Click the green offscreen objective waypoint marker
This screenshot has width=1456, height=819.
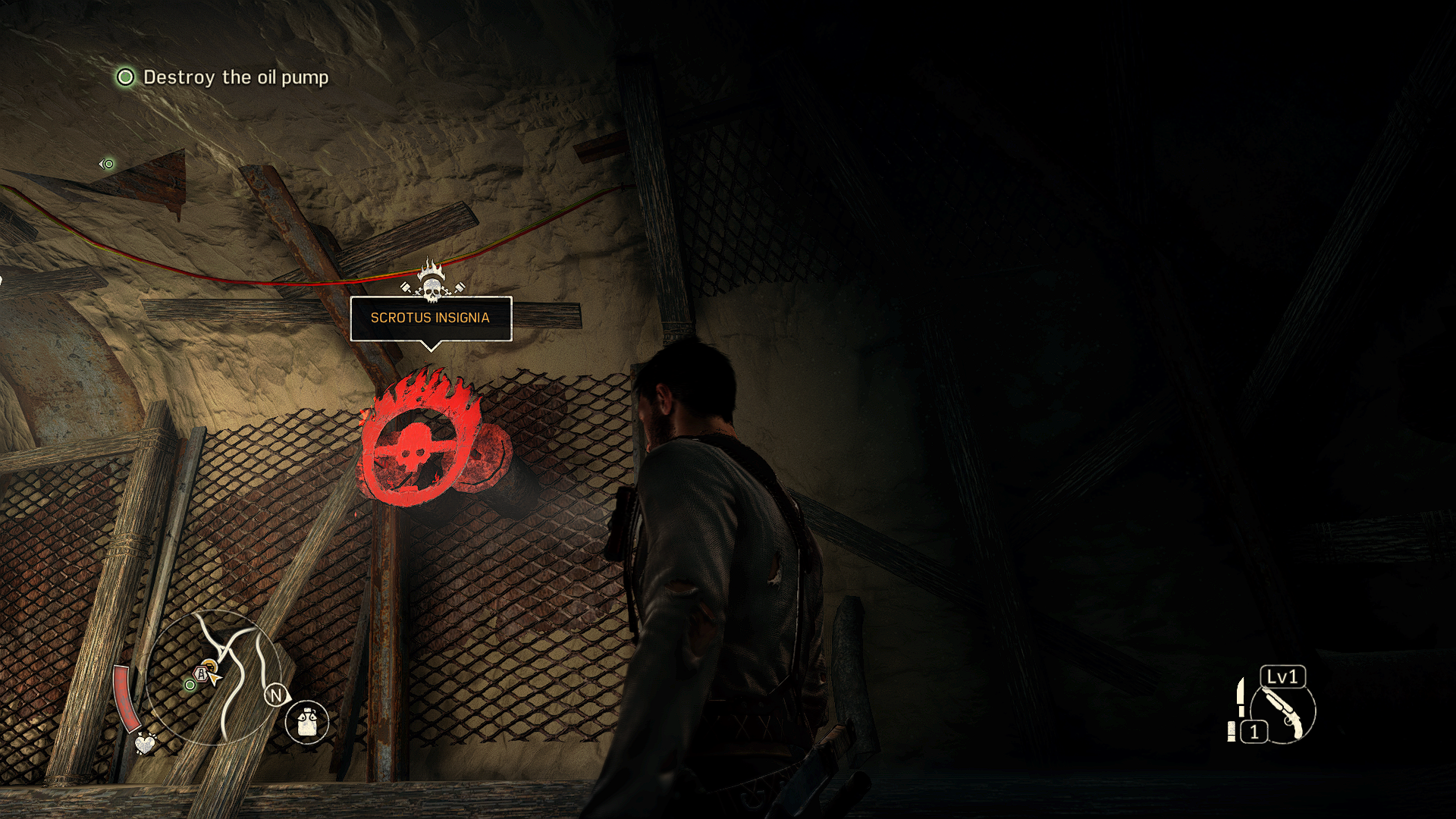pyautogui.click(x=108, y=164)
